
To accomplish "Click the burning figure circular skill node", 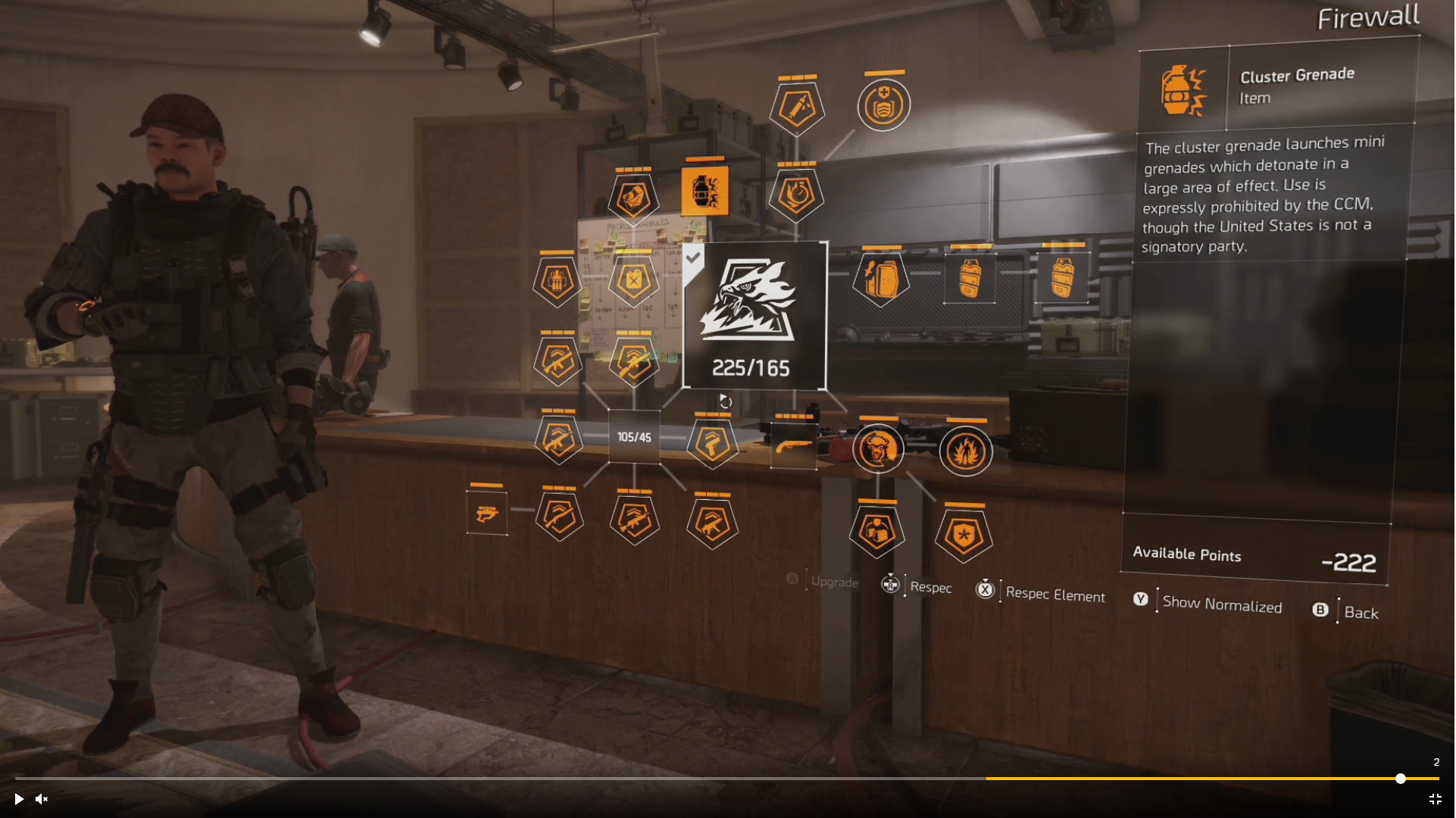I will pyautogui.click(x=964, y=451).
